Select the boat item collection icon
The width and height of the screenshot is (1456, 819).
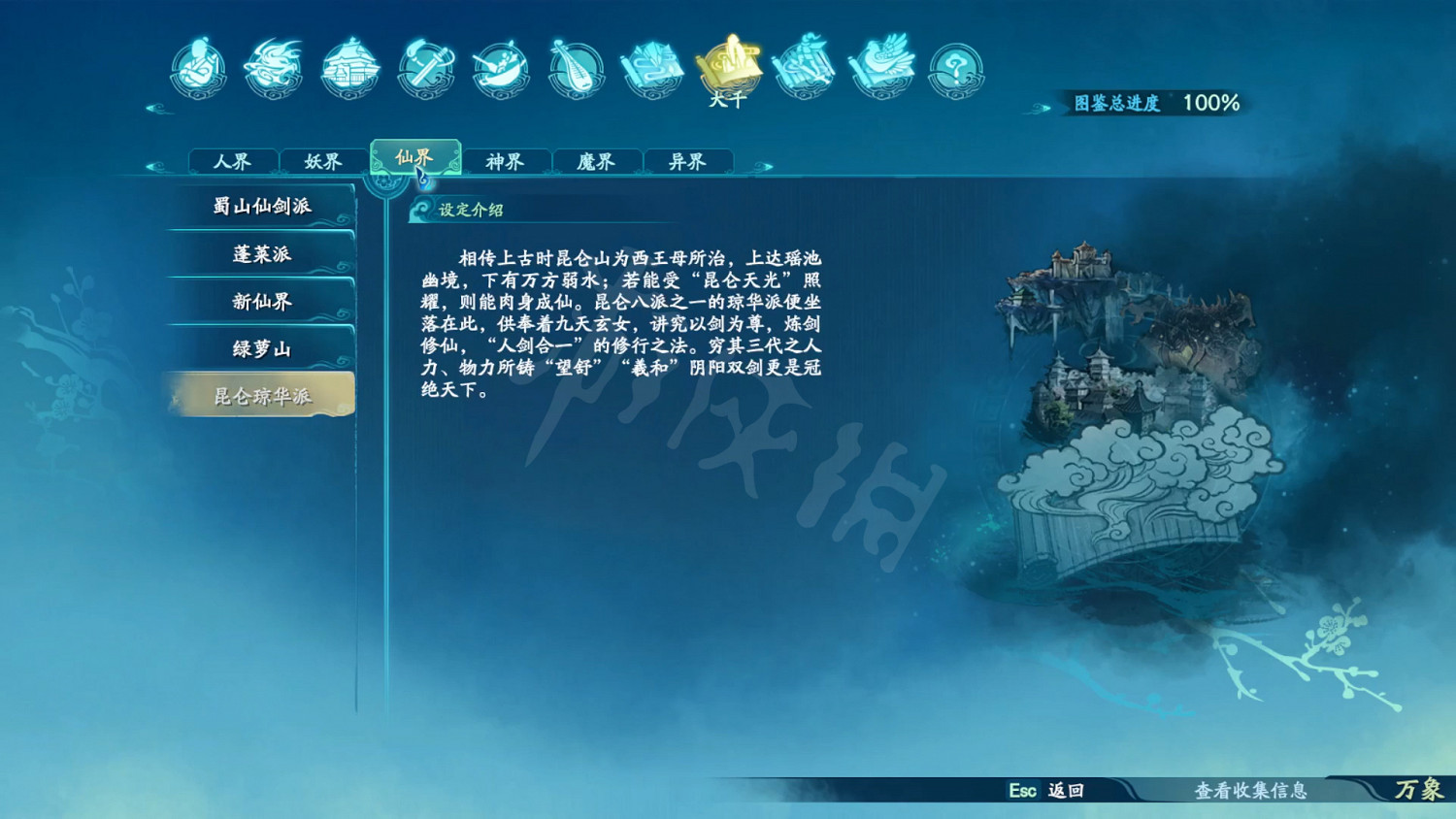(x=500, y=68)
